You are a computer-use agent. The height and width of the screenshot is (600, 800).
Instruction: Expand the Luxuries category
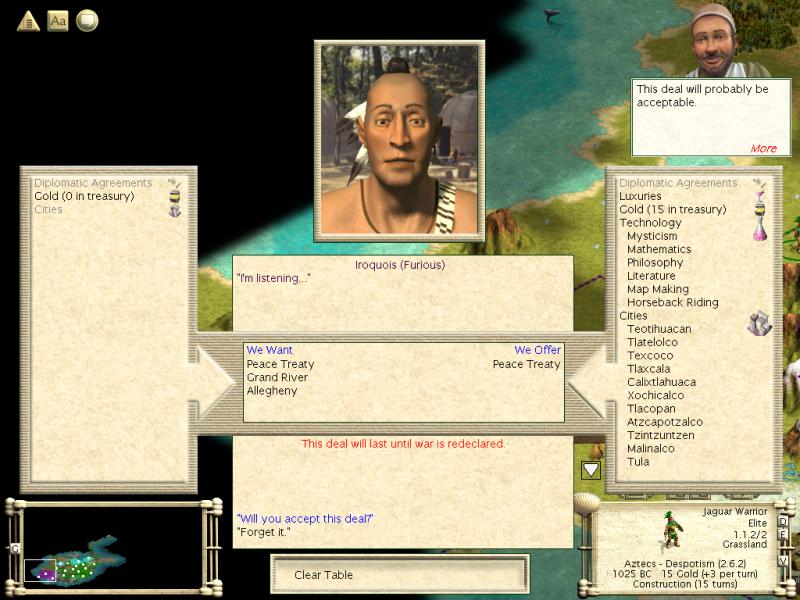pos(640,196)
